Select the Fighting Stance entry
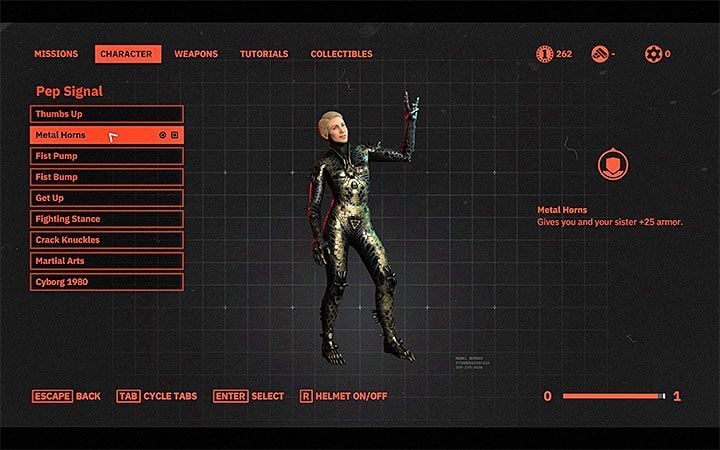The height and width of the screenshot is (450, 720). (107, 219)
